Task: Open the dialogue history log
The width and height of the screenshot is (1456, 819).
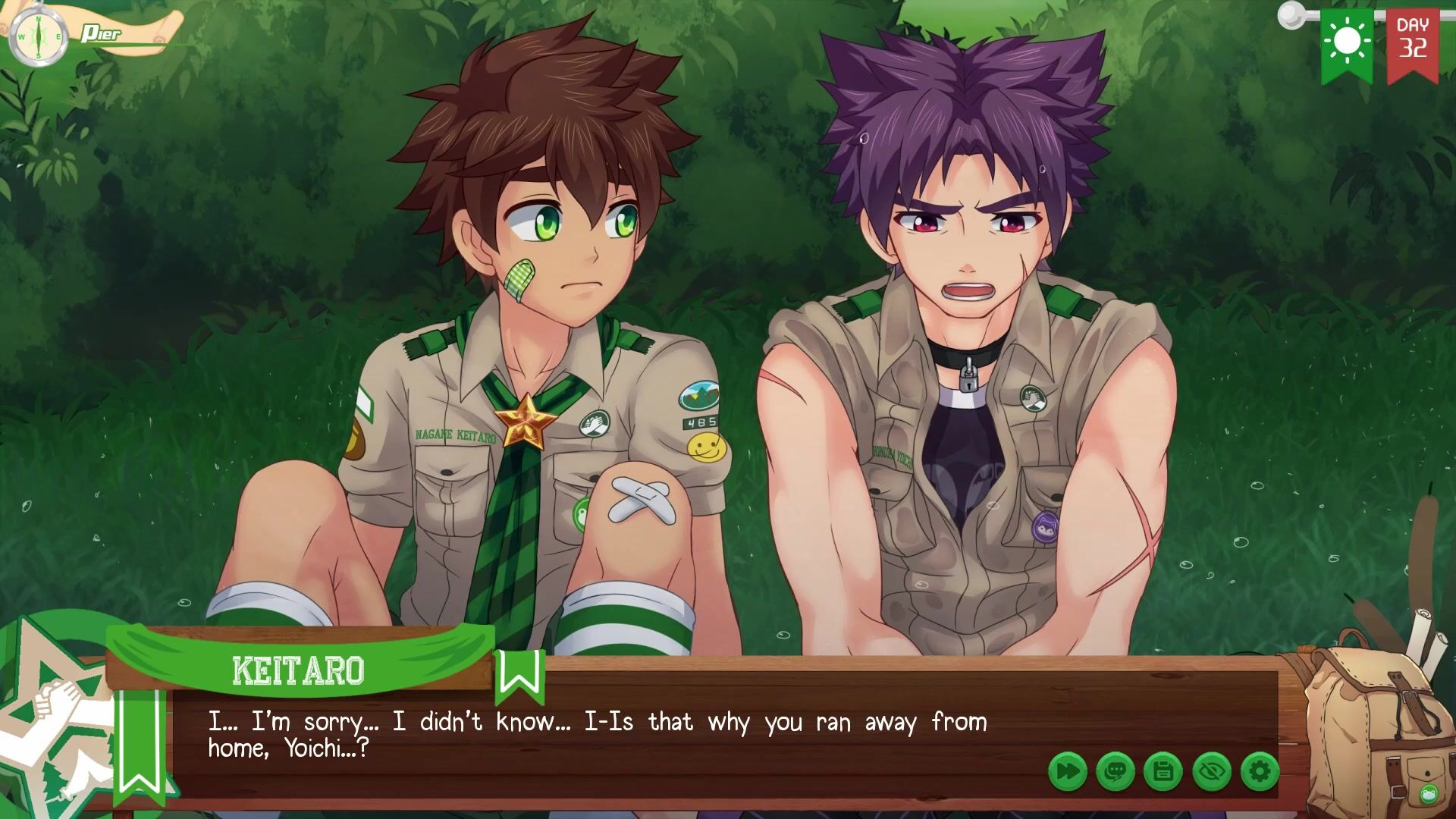Action: tap(1116, 772)
